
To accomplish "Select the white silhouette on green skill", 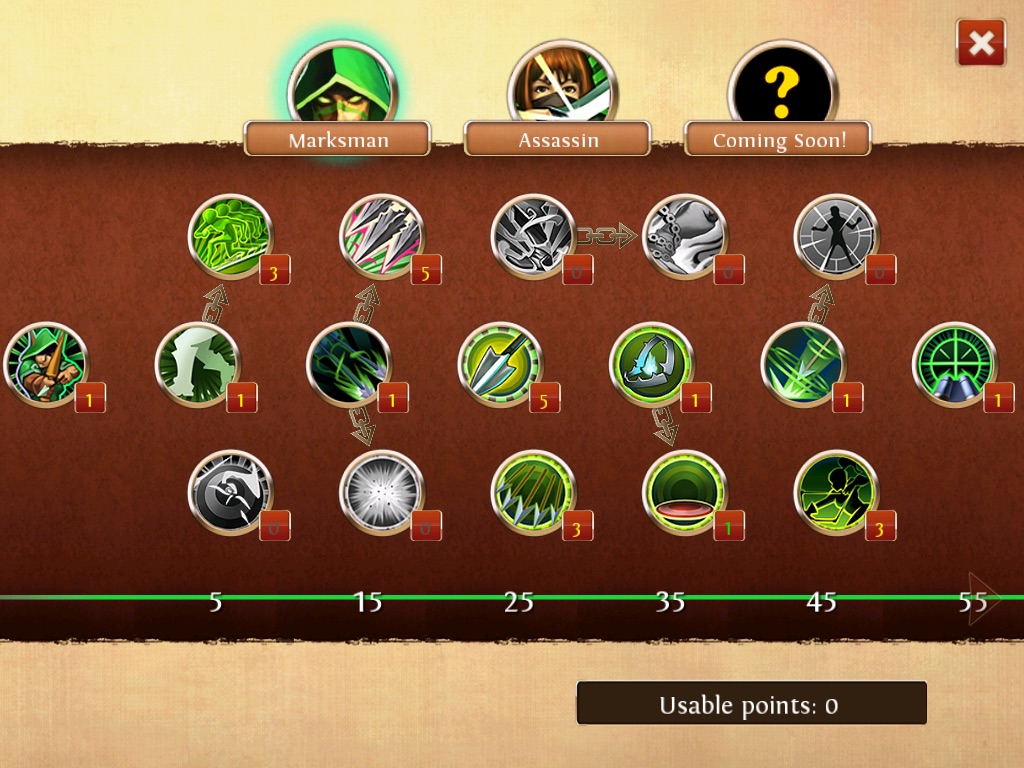I will (x=198, y=364).
